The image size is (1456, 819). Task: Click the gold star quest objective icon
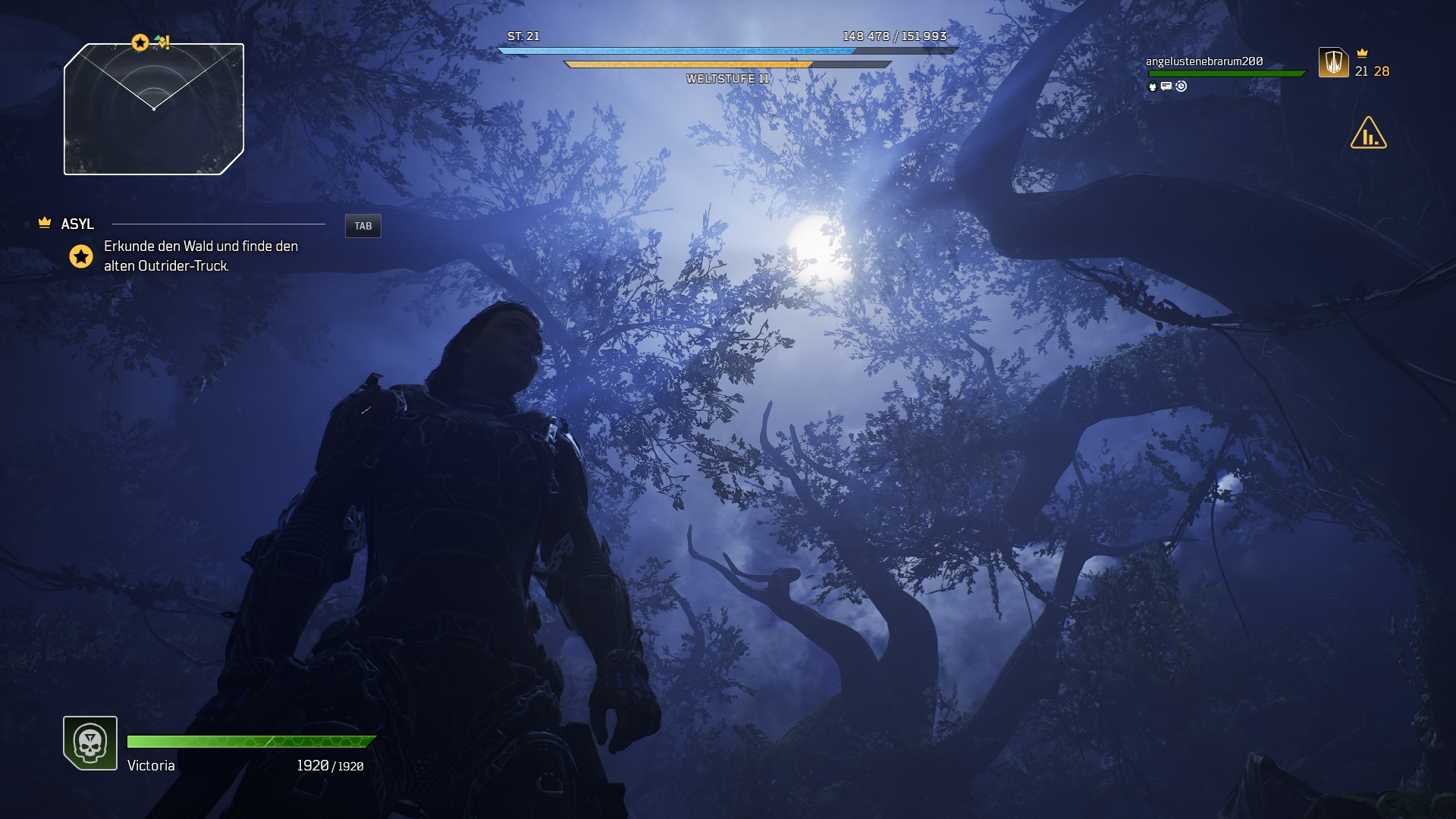point(81,256)
